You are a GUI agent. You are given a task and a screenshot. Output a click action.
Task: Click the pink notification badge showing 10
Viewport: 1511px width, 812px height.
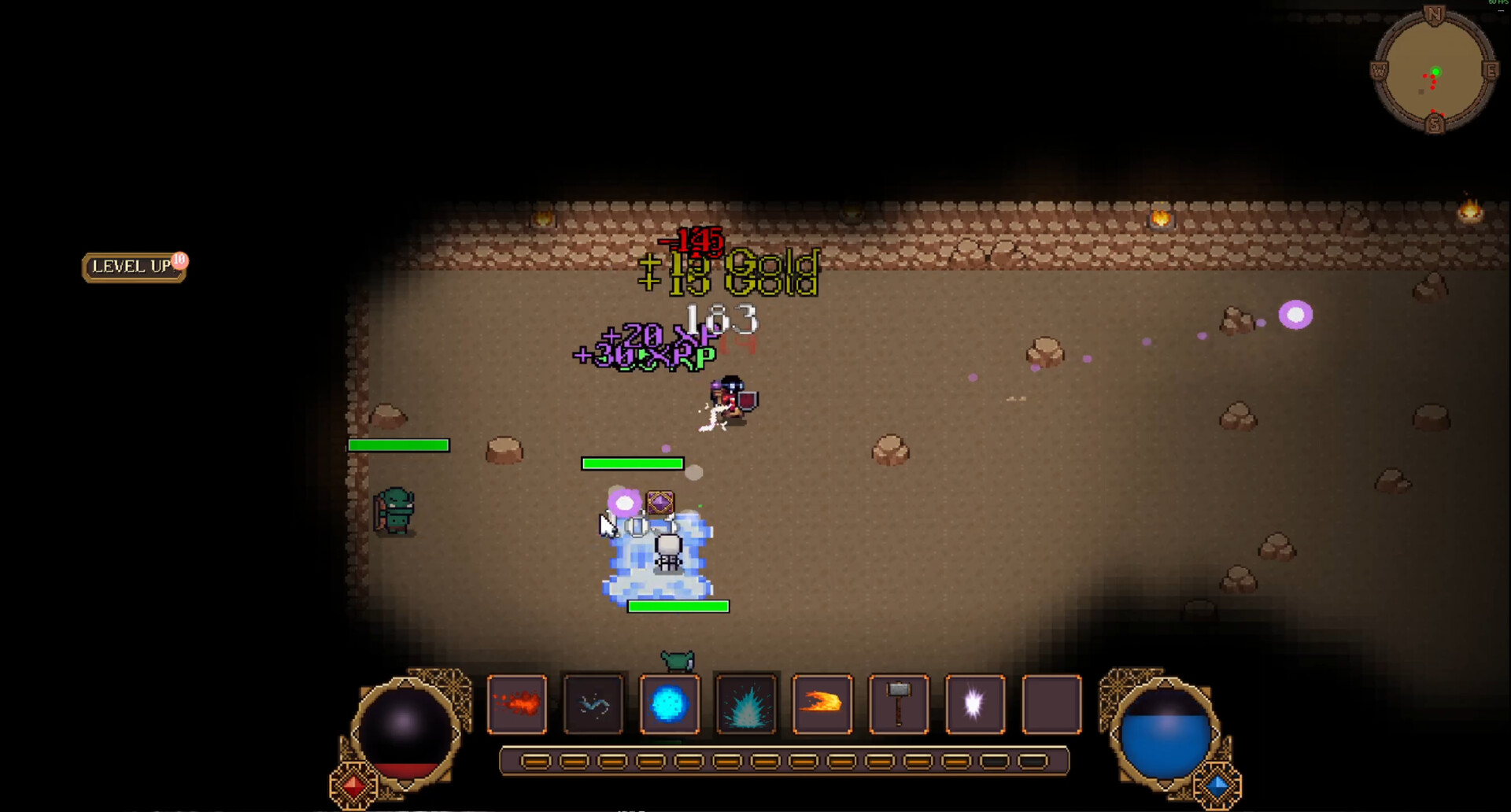[x=179, y=260]
